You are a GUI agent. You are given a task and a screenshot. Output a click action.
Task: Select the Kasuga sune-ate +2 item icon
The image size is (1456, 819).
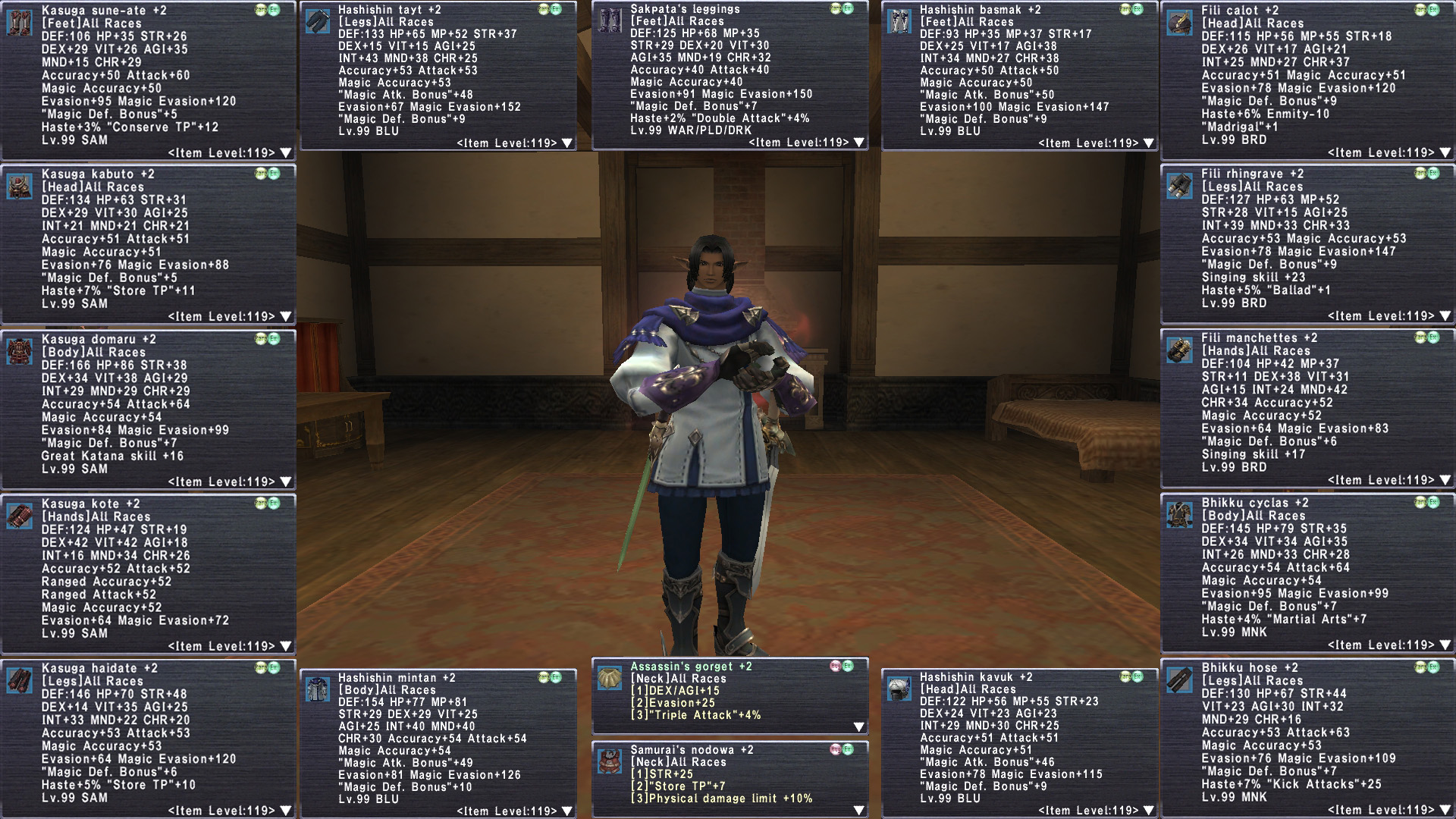click(20, 23)
